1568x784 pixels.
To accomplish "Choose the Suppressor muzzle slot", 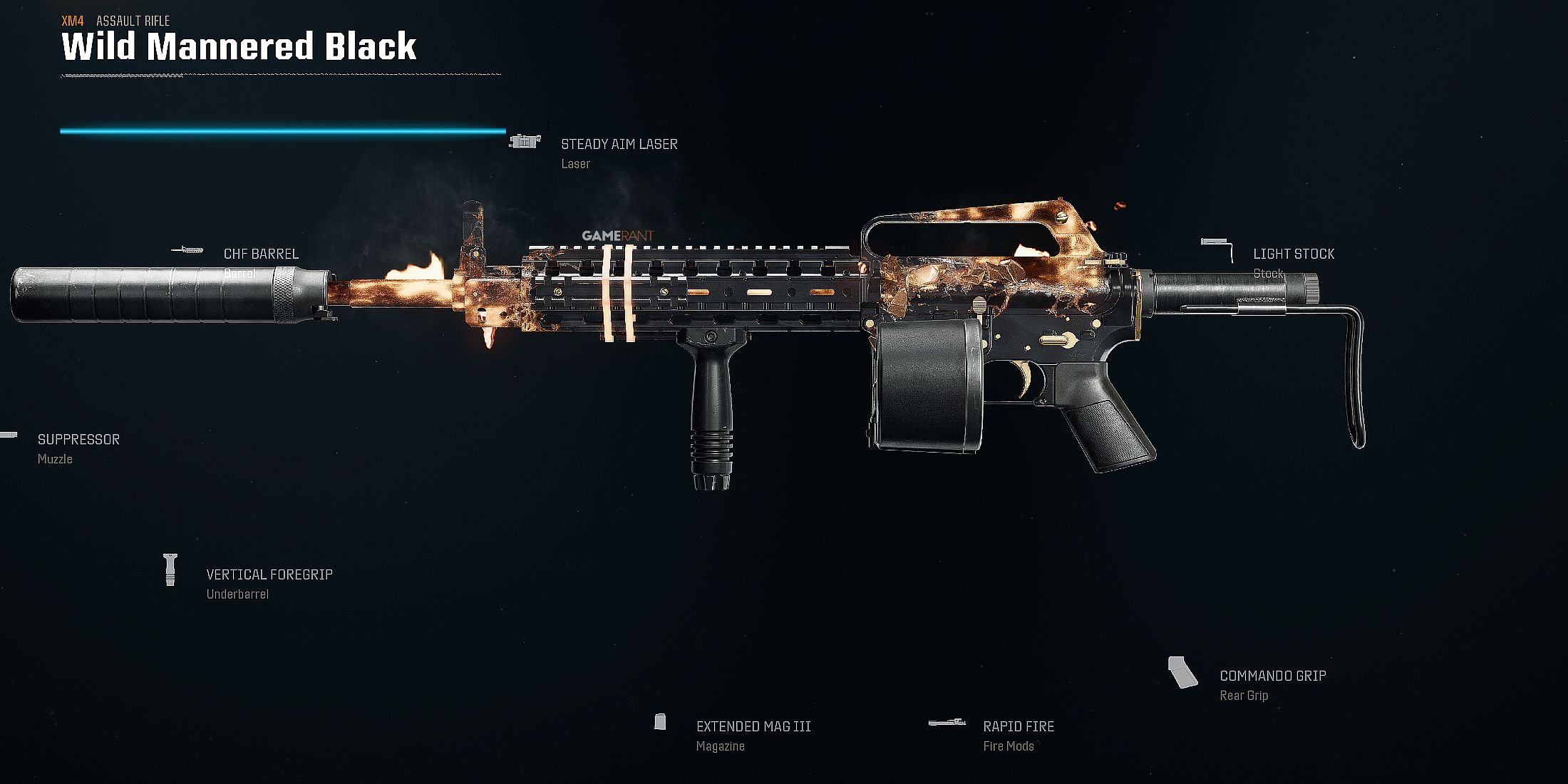I will click(78, 440).
